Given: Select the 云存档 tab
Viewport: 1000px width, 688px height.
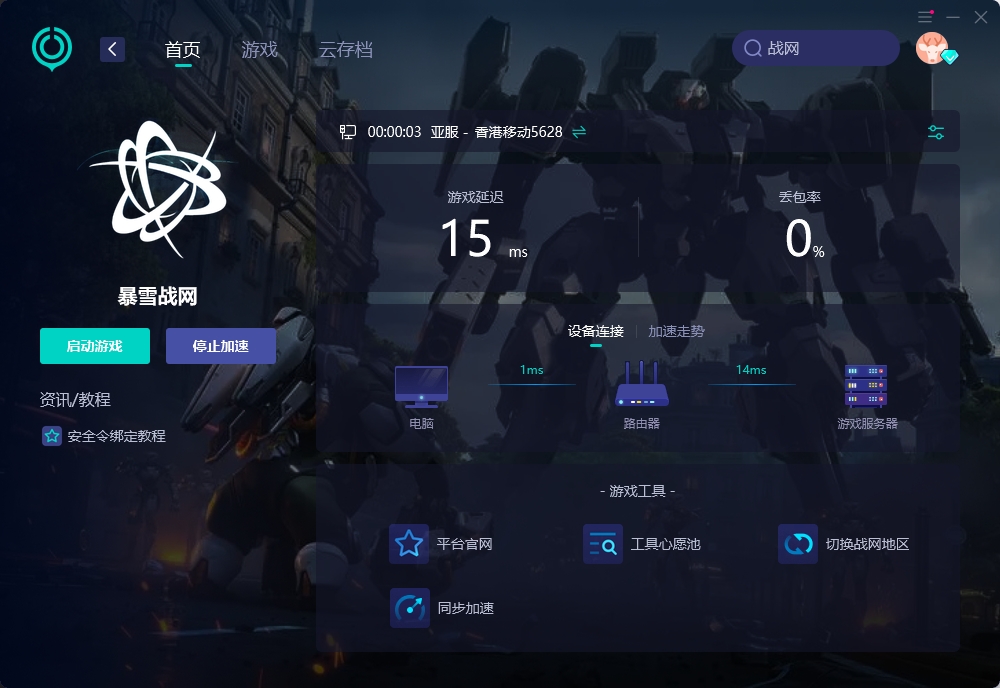Looking at the screenshot, I should pos(346,49).
